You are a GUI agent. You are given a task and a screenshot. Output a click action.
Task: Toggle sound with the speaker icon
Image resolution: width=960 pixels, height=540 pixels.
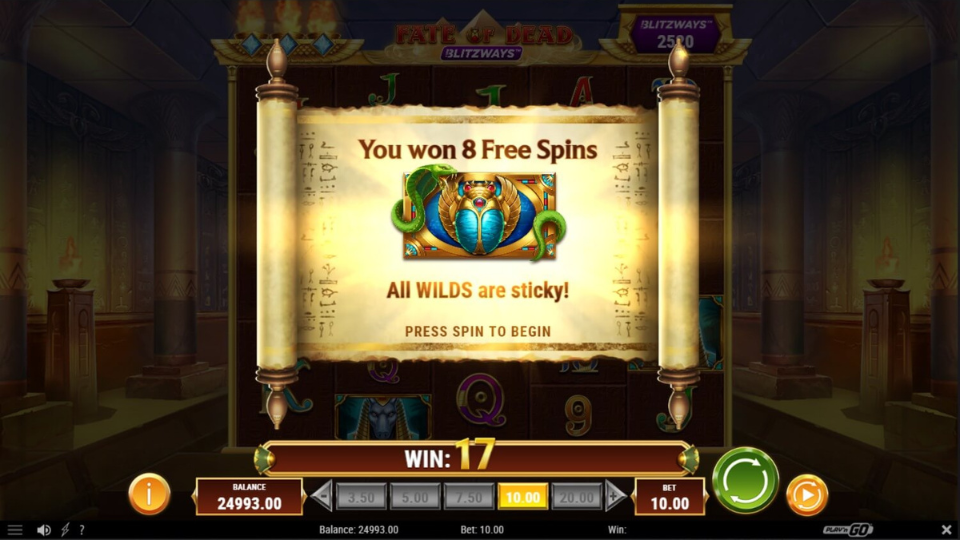(x=43, y=530)
